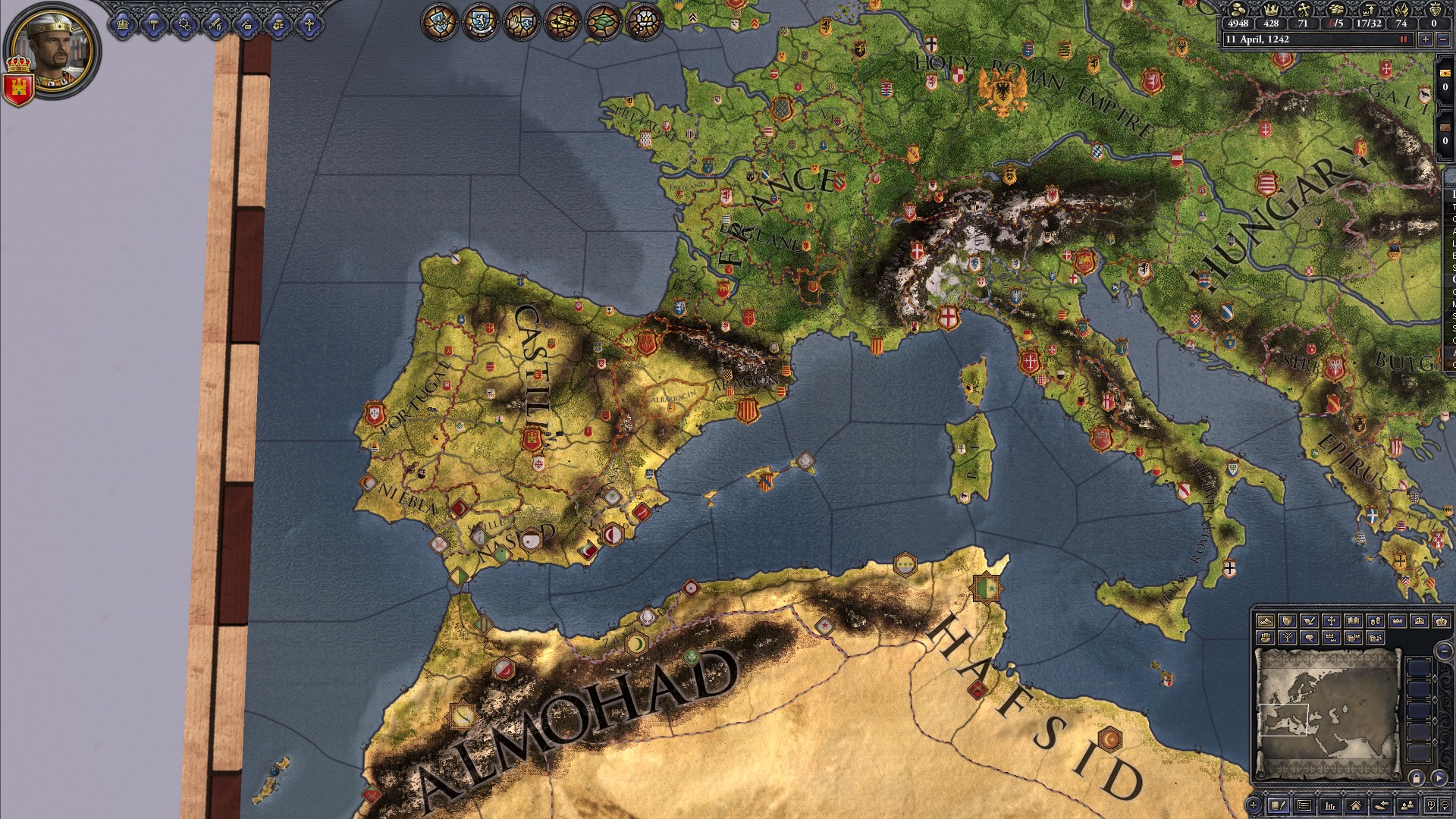Open the religion map mode cross icon

1330,622
